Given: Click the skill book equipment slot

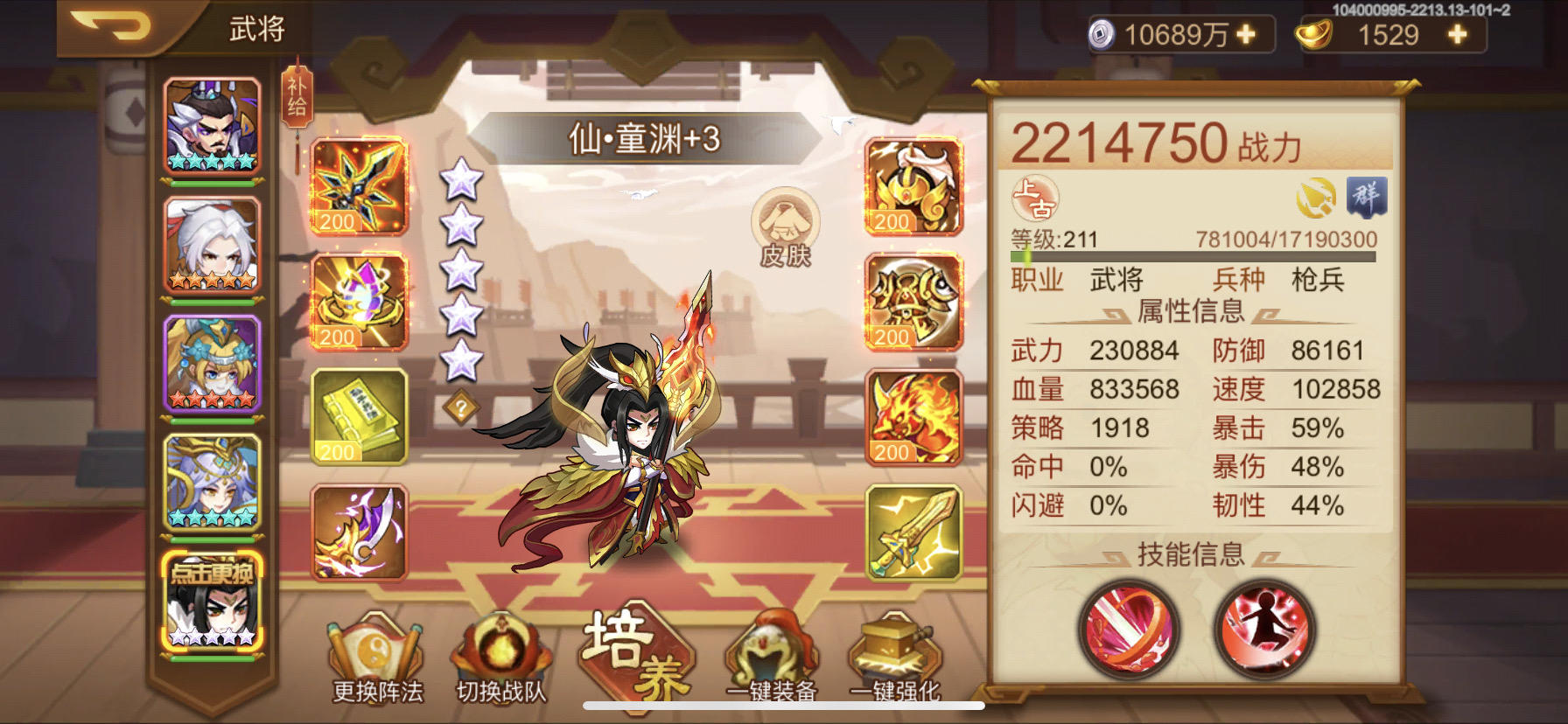Looking at the screenshot, I should pyautogui.click(x=360, y=418).
